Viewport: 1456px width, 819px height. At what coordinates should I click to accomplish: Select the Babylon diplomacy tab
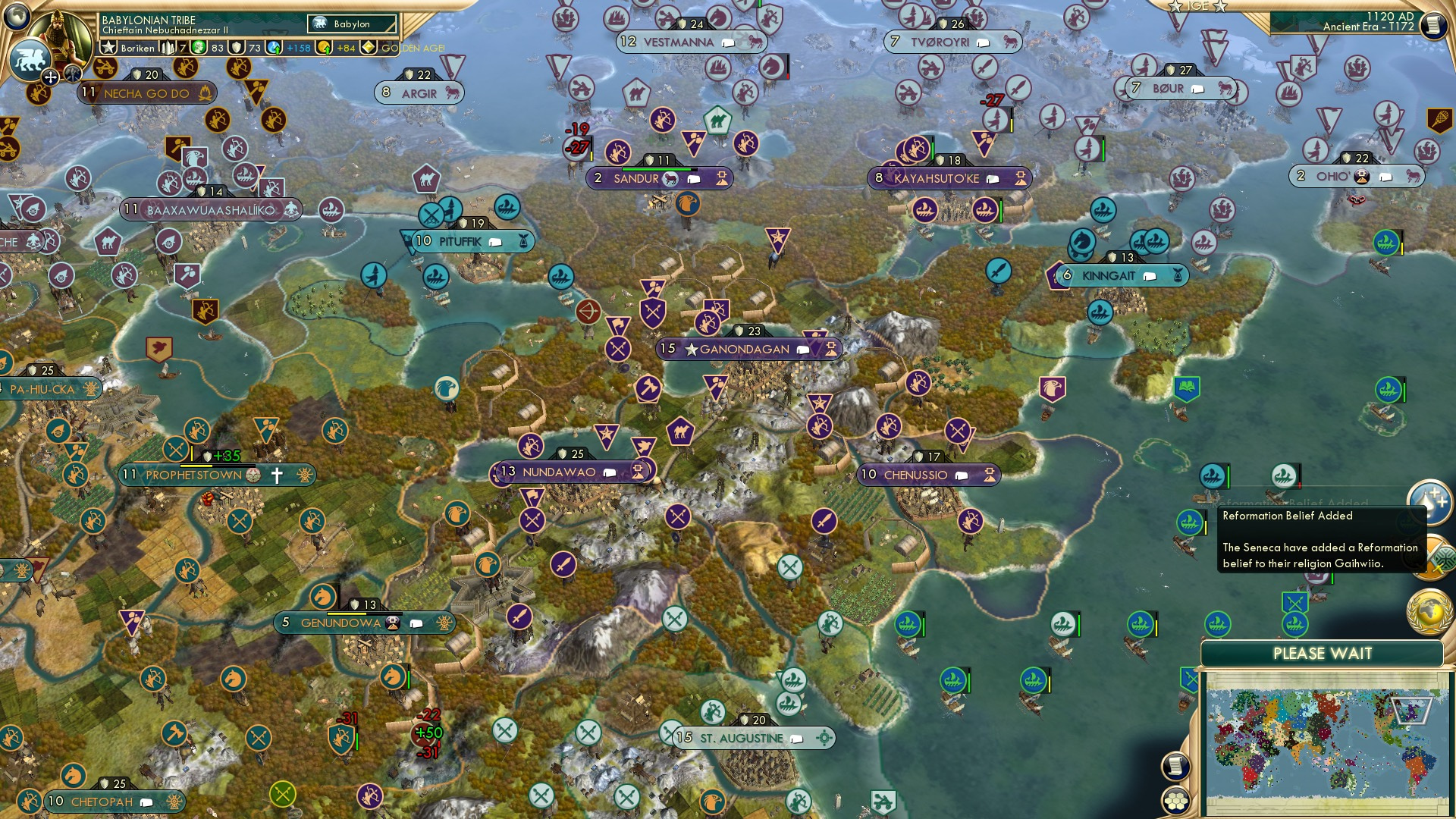coord(351,24)
